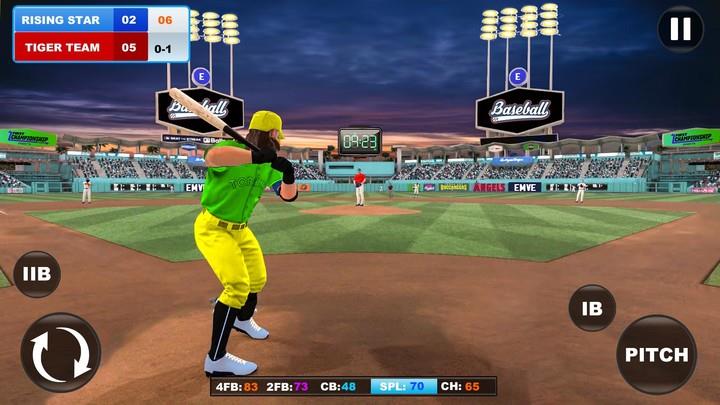Image resolution: width=720 pixels, height=405 pixels.
Task: Select the IB round button
Action: (x=592, y=308)
